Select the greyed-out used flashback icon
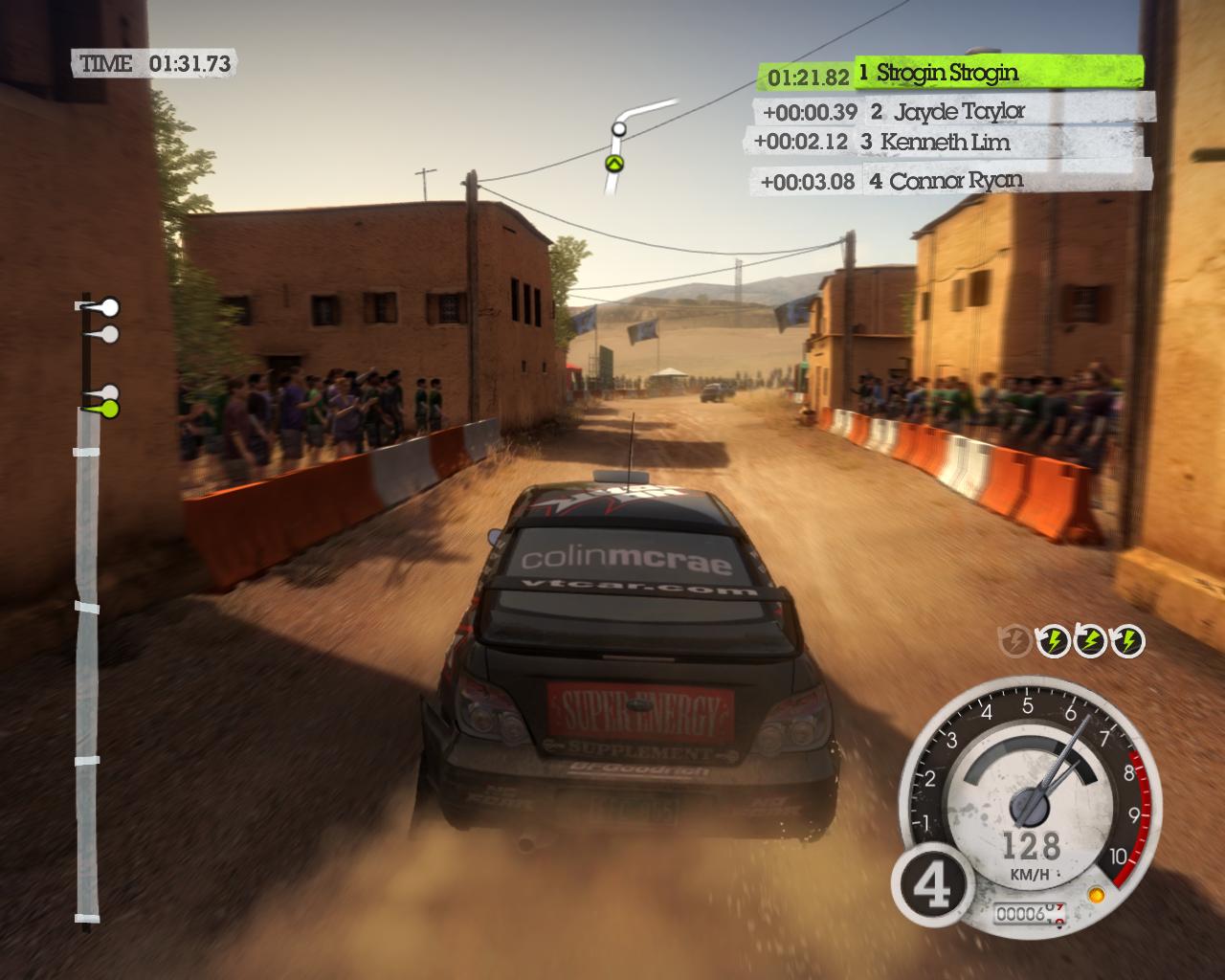This screenshot has width=1225, height=980. point(1014,641)
